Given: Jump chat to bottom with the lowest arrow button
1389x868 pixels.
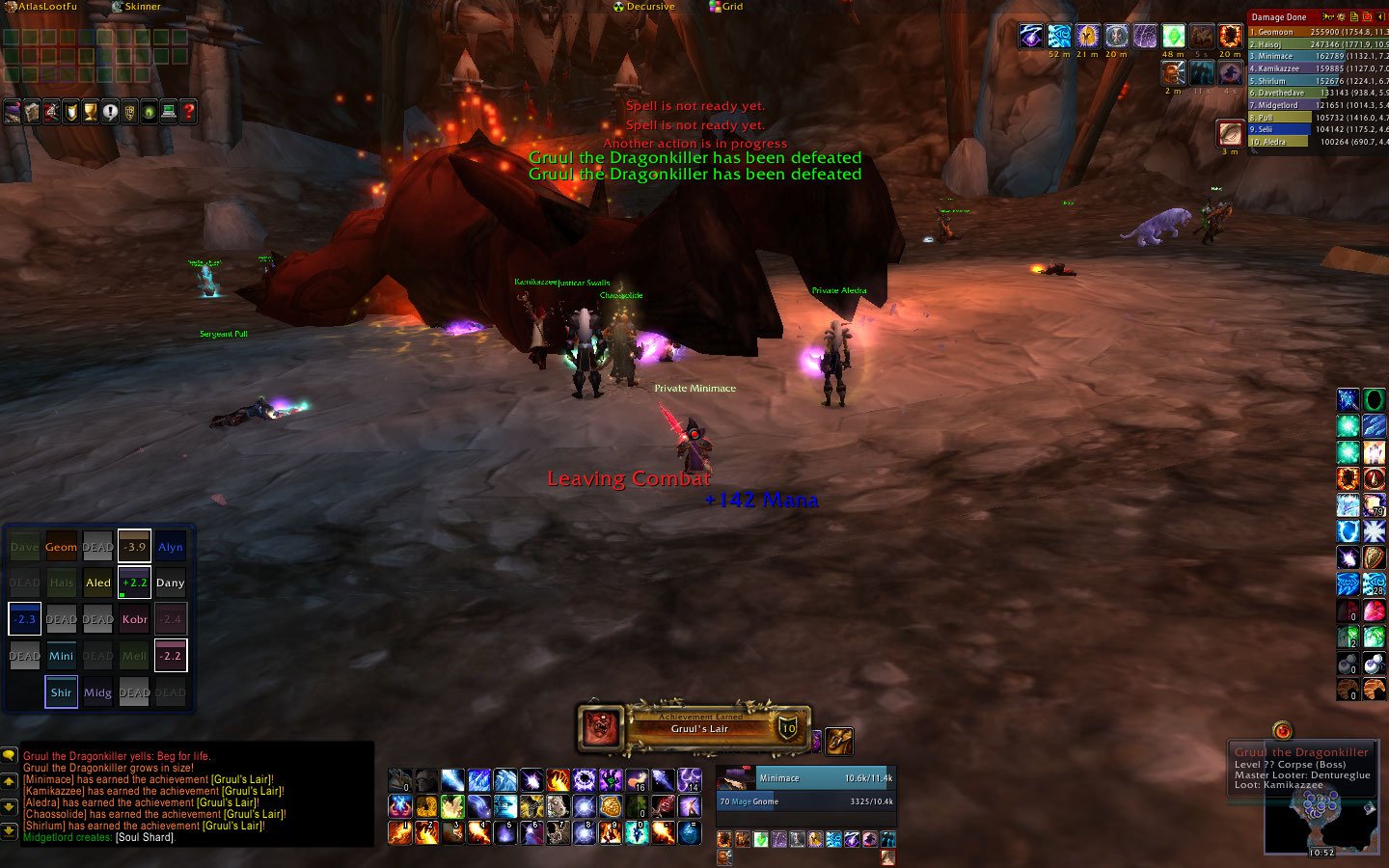Looking at the screenshot, I should tap(9, 831).
